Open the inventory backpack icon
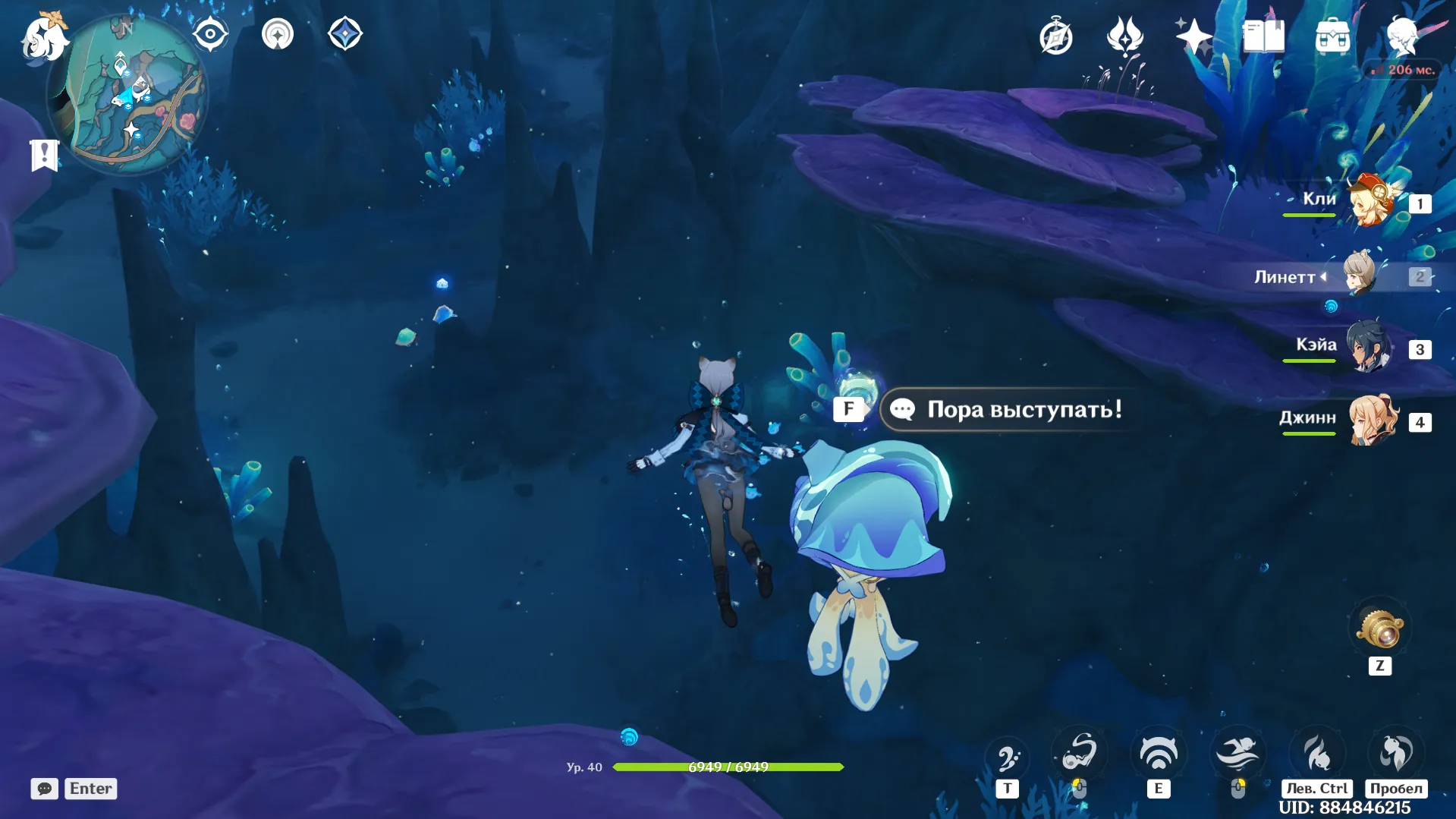The height and width of the screenshot is (819, 1456). pyautogui.click(x=1332, y=36)
